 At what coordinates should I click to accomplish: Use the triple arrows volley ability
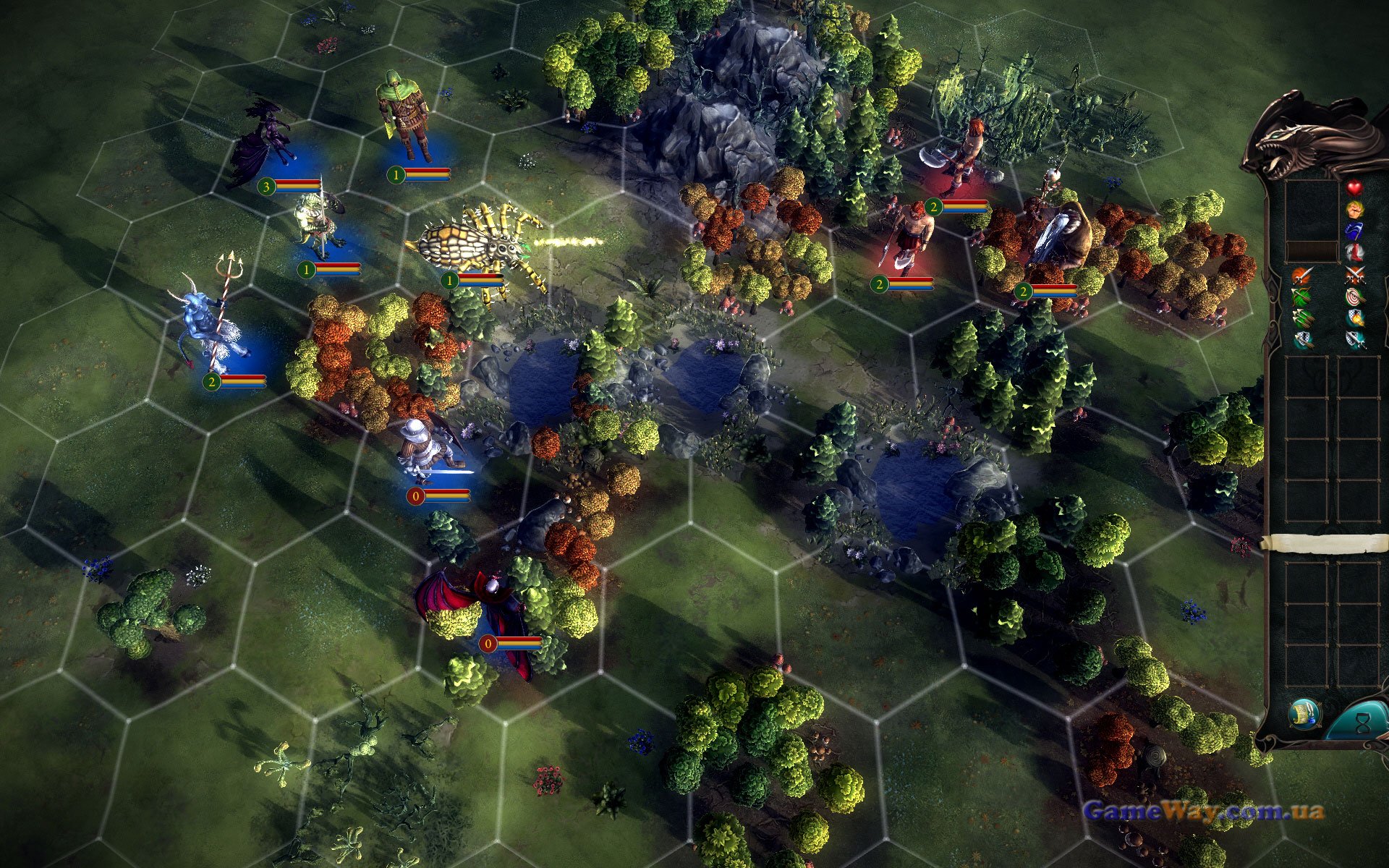[1302, 318]
